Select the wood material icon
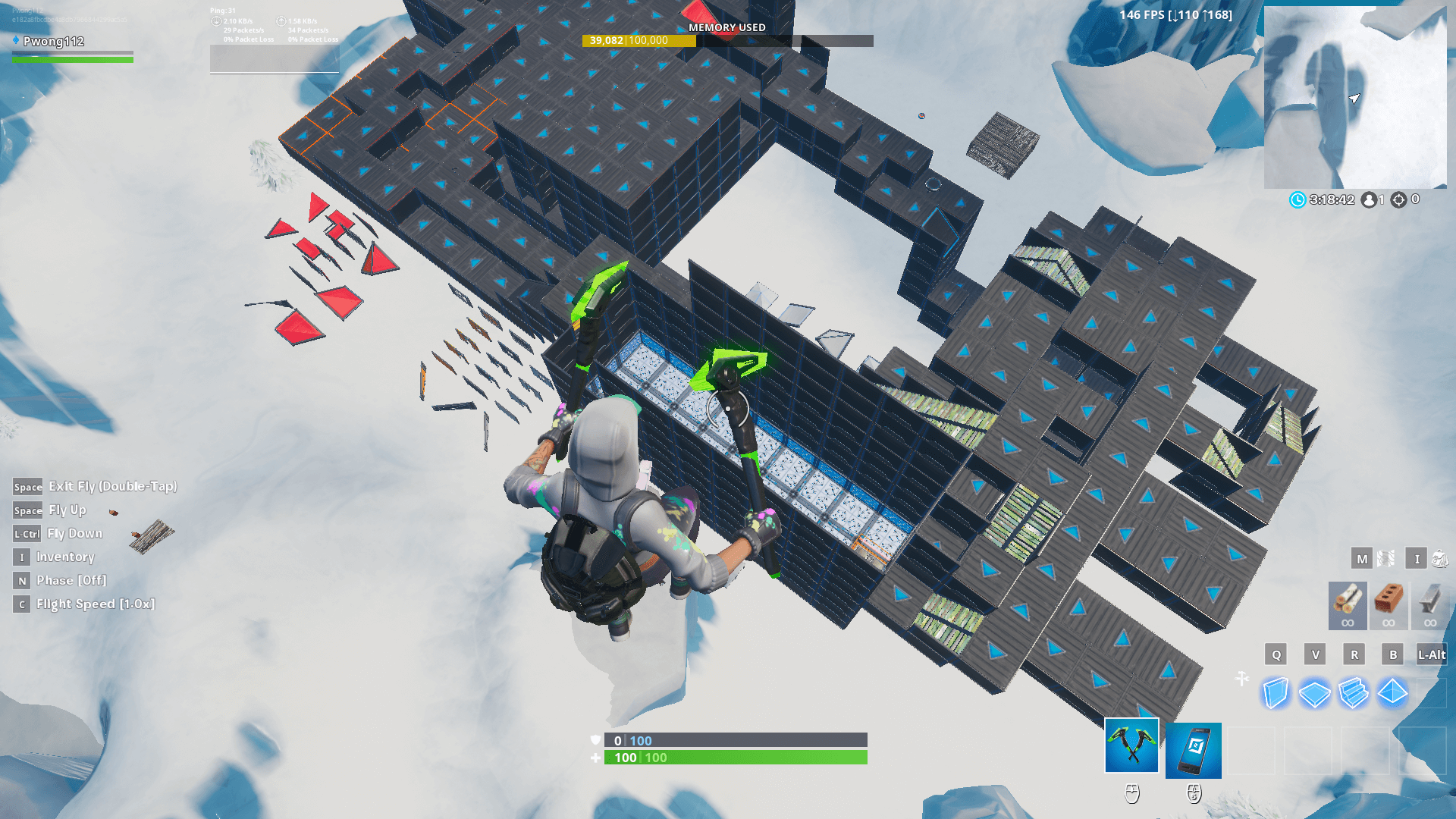The image size is (1456, 819). click(1347, 604)
